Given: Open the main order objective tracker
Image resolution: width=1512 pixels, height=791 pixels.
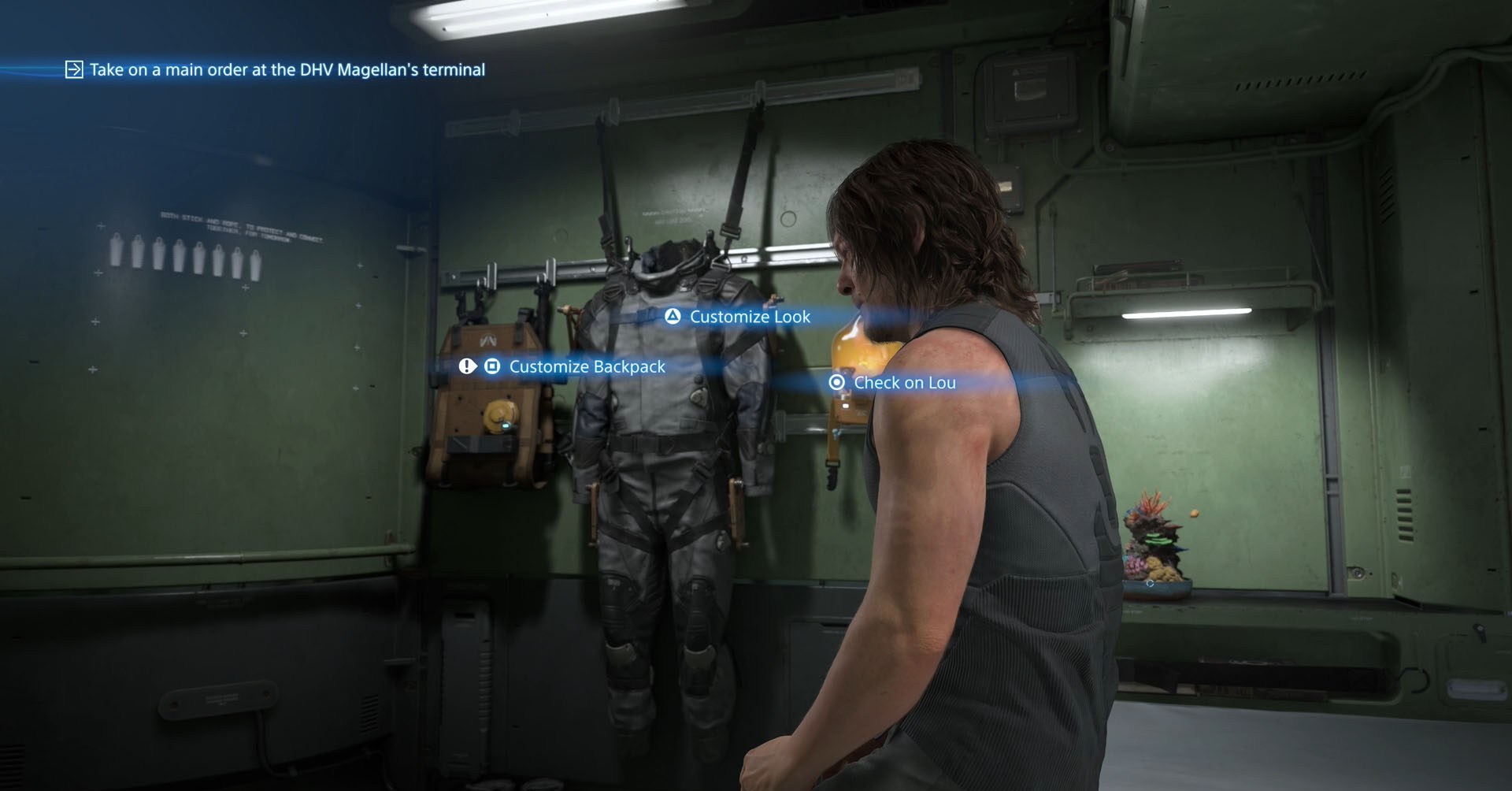Looking at the screenshot, I should click(x=286, y=70).
